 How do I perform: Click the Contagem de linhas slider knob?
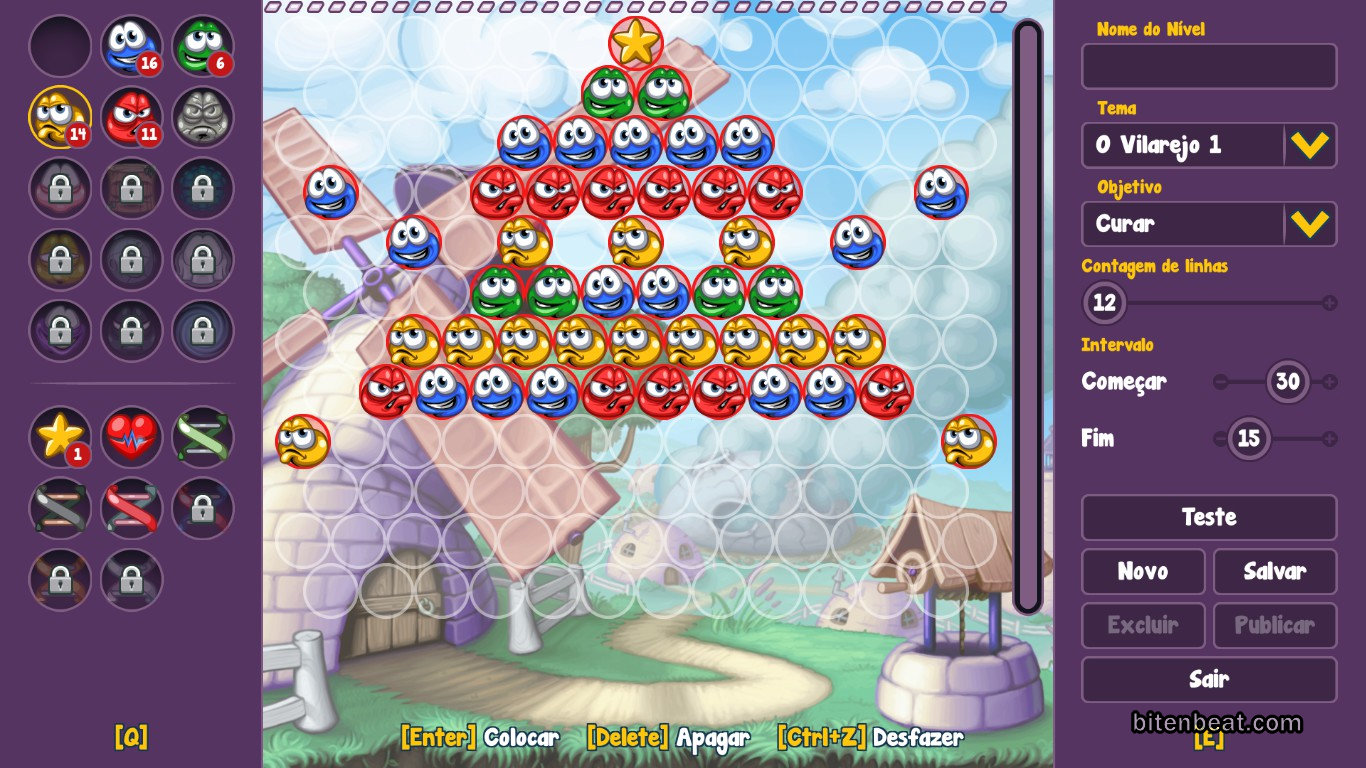[1104, 302]
